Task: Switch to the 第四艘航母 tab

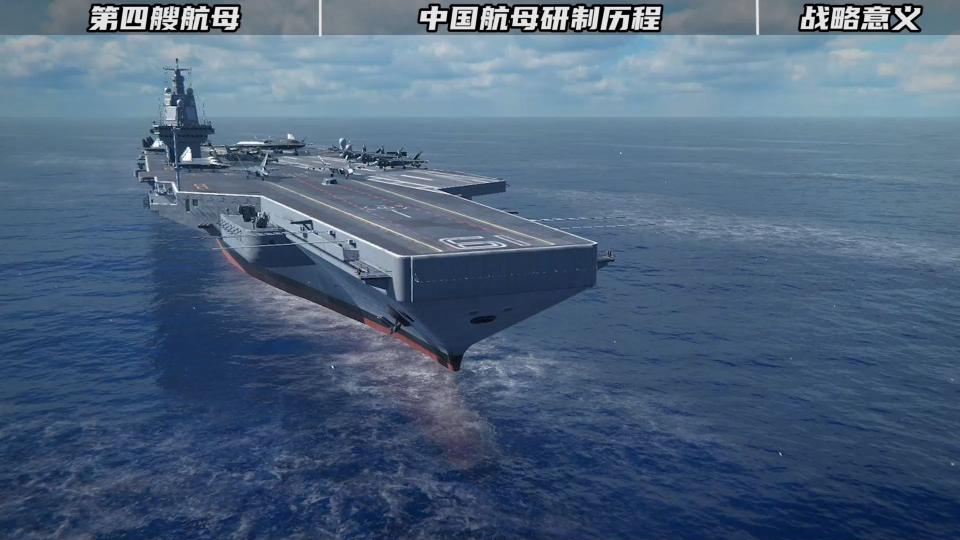Action: click(x=165, y=18)
